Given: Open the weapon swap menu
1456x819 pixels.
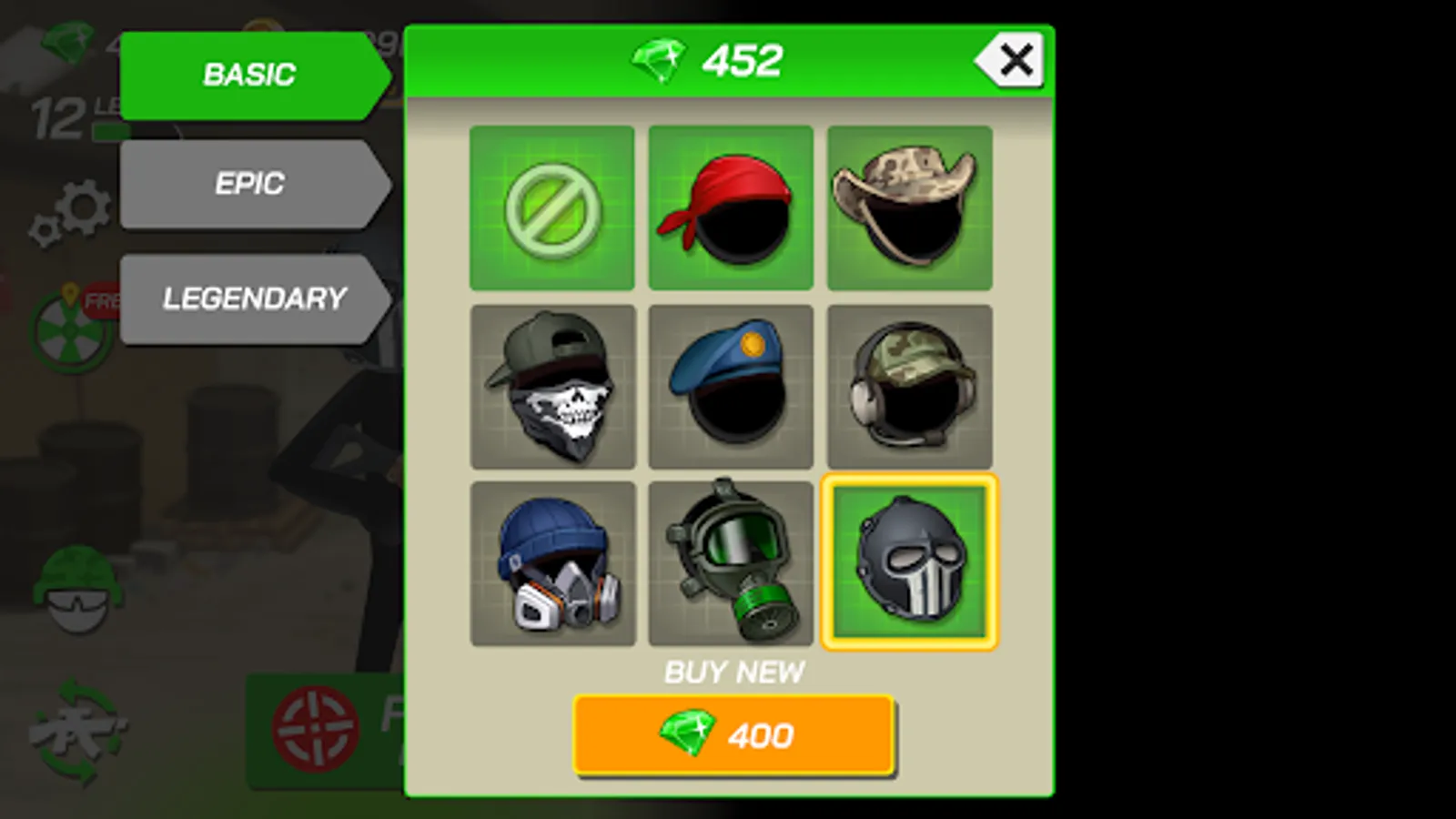Looking at the screenshot, I should [x=77, y=728].
